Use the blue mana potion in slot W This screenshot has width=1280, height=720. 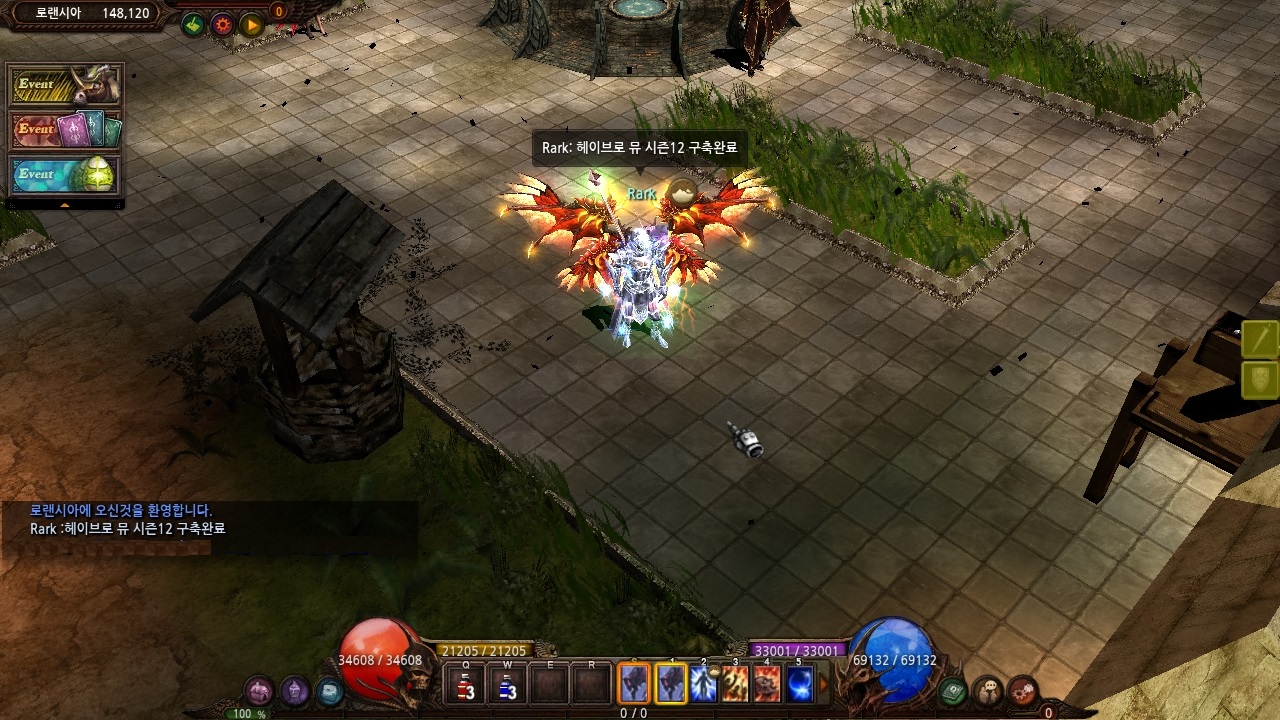click(507, 685)
